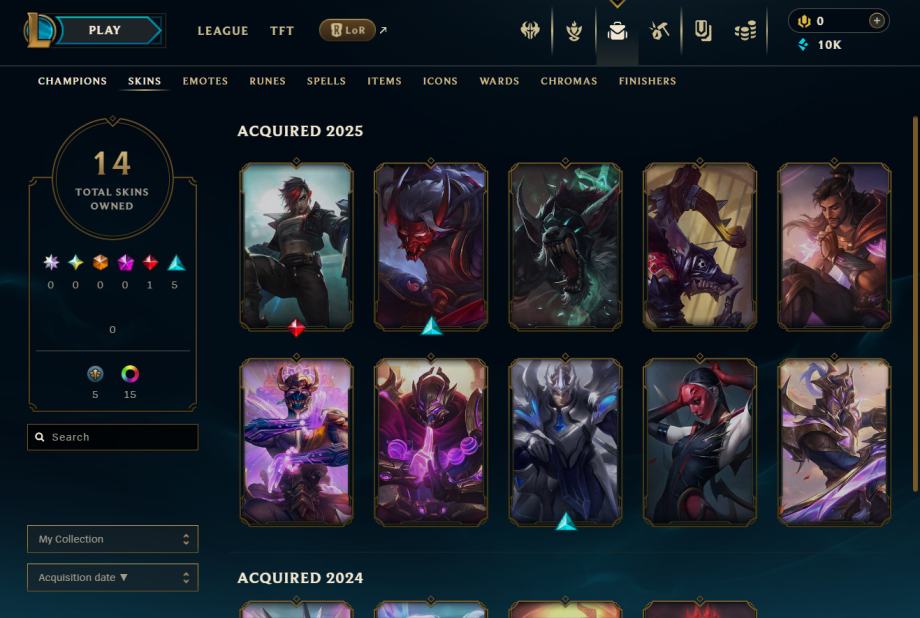View the Chromas tab

click(x=569, y=81)
